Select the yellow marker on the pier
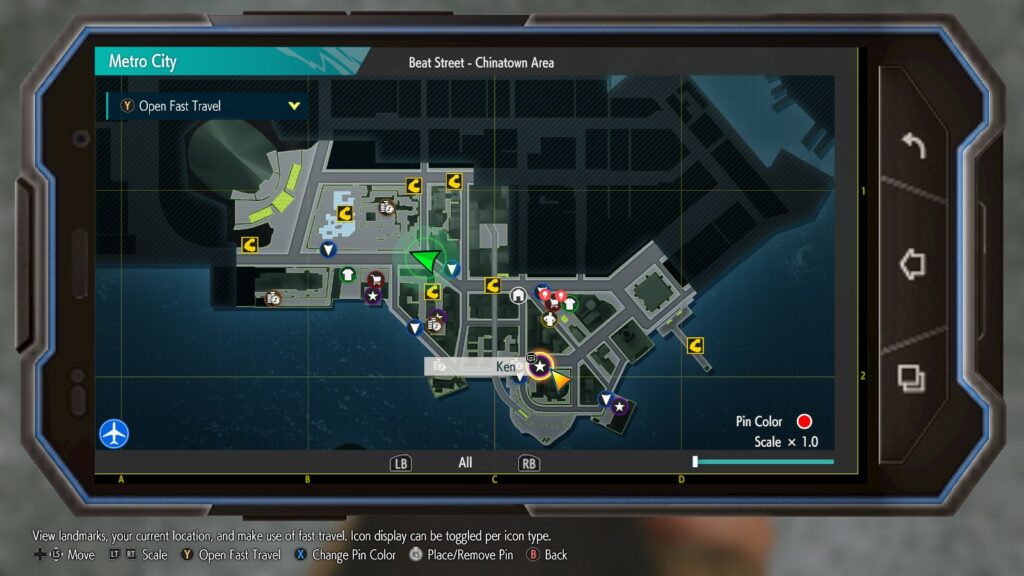Screen dimensions: 1024x576 (x=695, y=346)
